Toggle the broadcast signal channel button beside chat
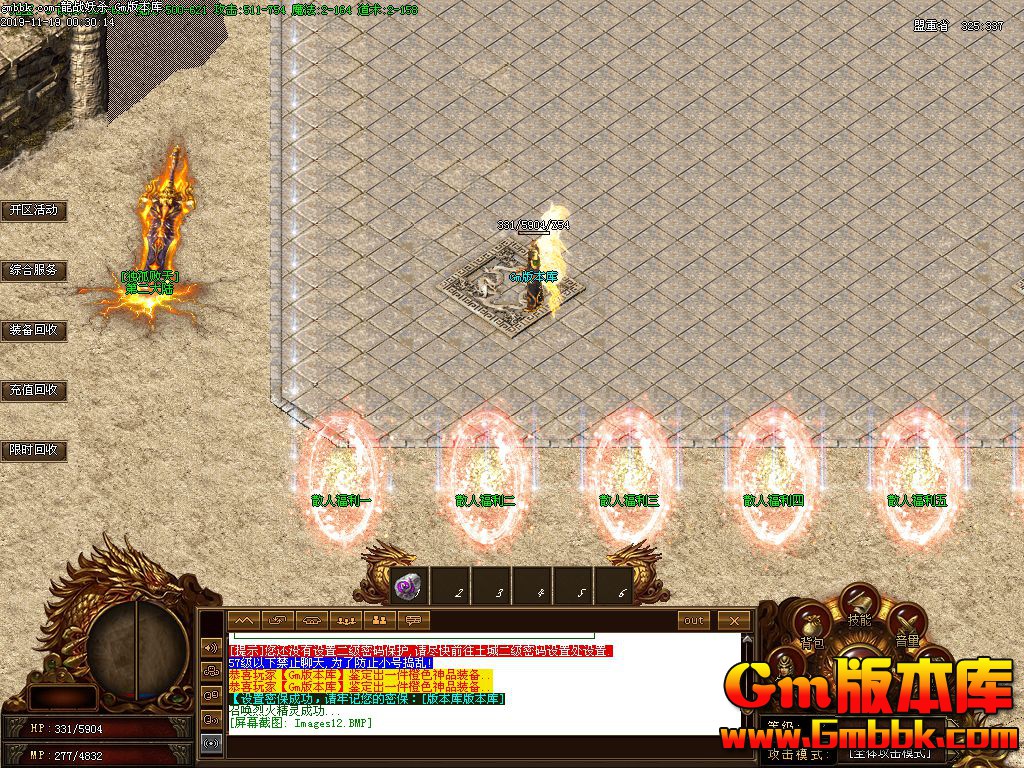 click(211, 743)
